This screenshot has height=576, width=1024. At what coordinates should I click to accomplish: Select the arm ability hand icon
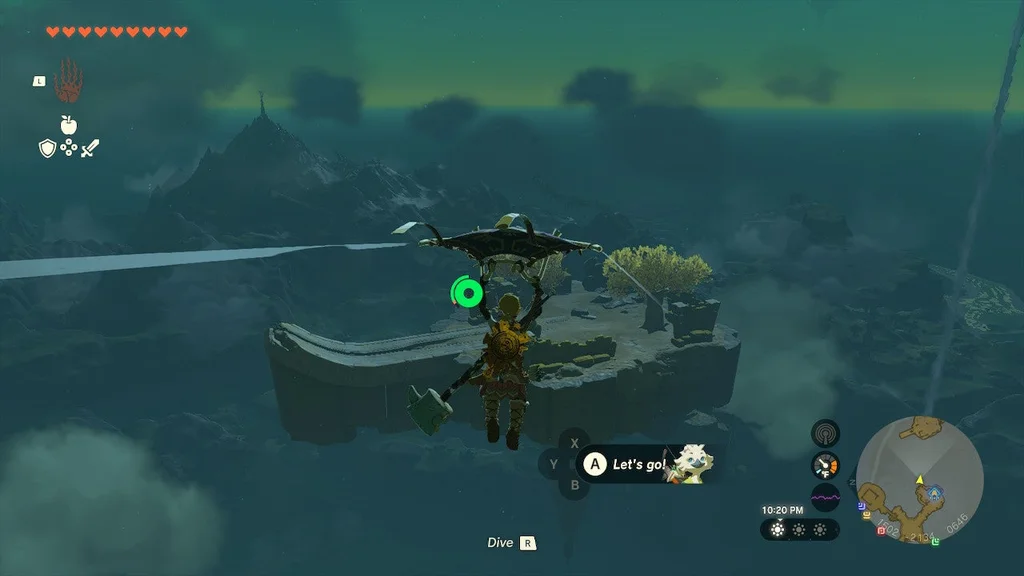(x=68, y=79)
